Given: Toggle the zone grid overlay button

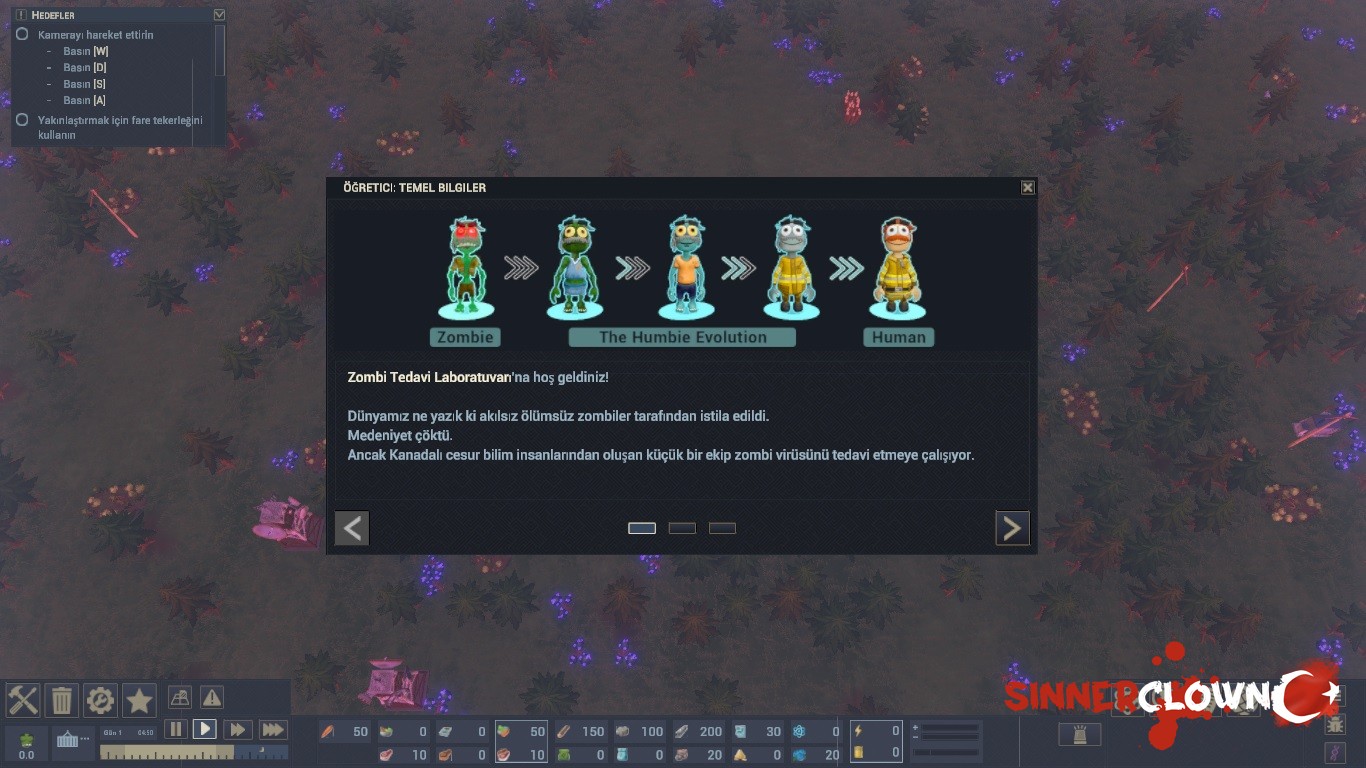Looking at the screenshot, I should (x=180, y=697).
